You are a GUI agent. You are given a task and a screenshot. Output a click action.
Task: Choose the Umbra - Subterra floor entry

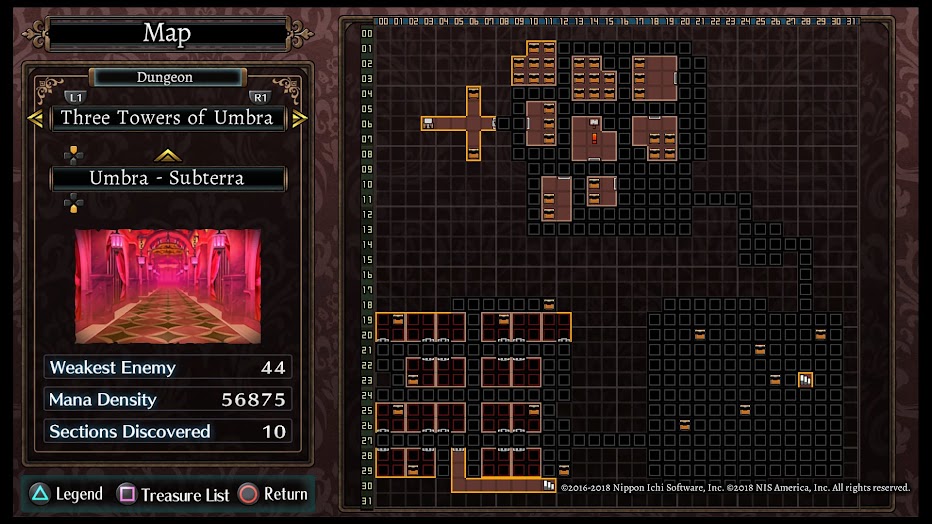click(x=167, y=179)
